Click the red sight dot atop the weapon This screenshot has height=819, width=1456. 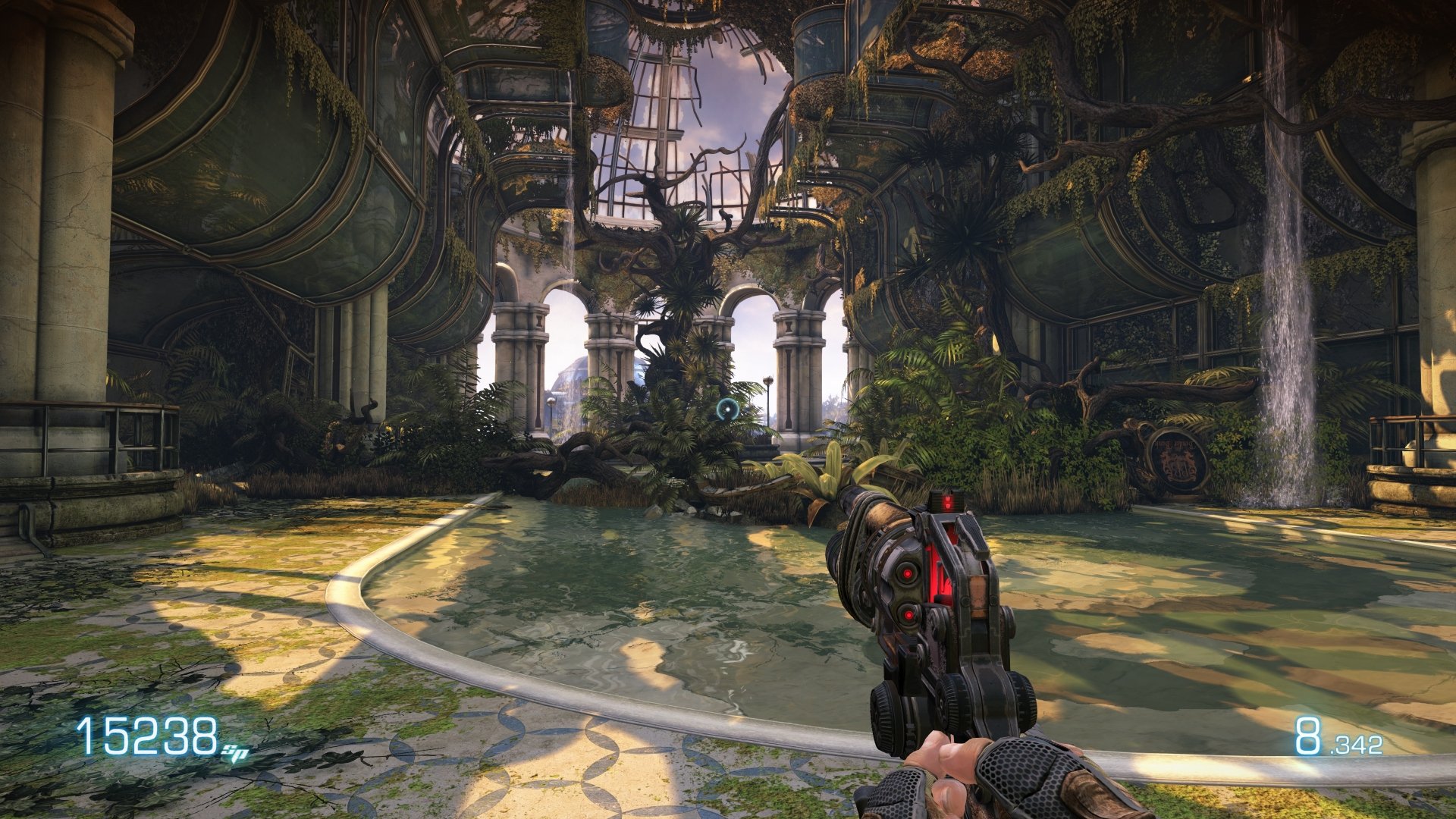(949, 497)
